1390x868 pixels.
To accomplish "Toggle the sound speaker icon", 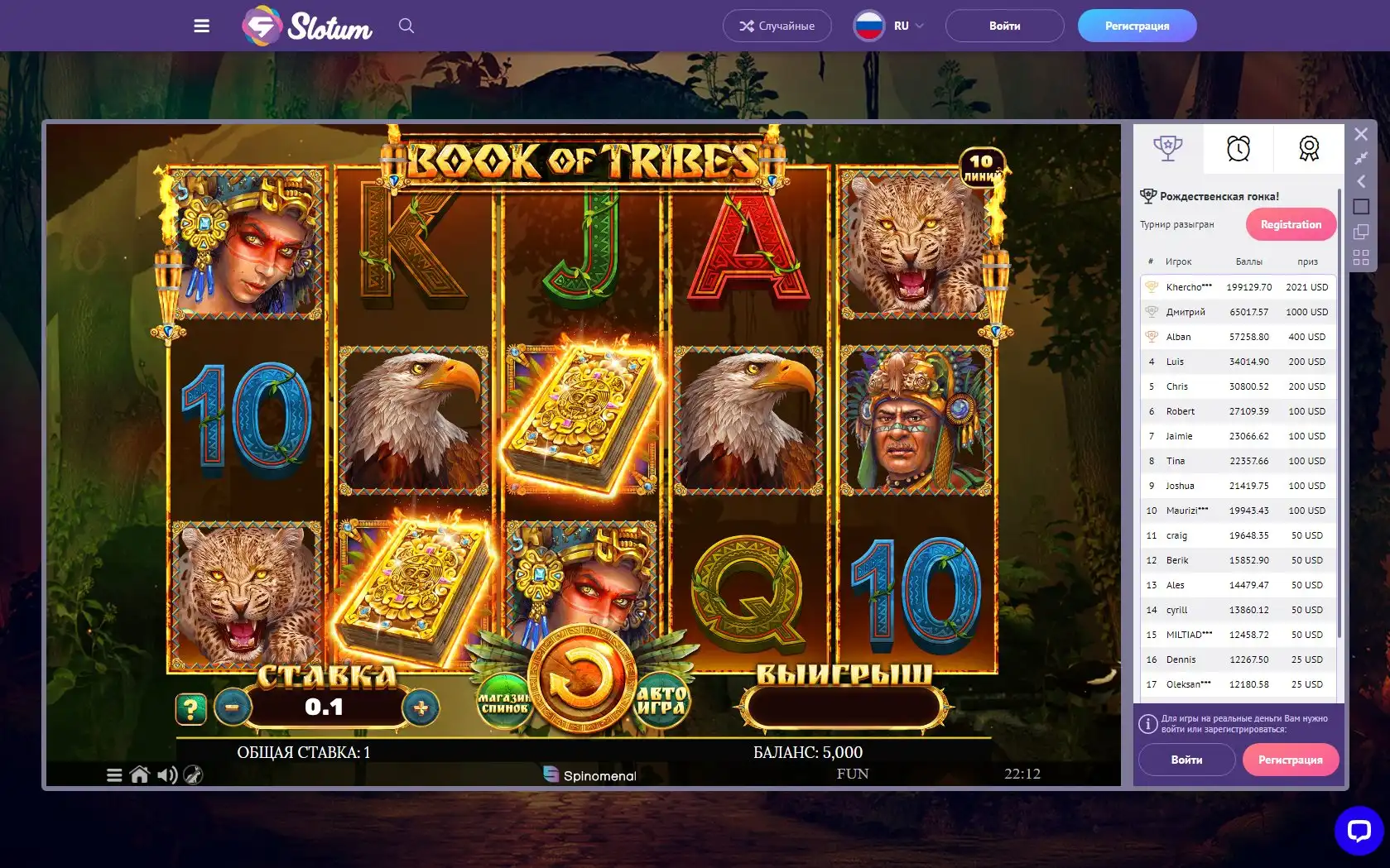I will click(167, 774).
